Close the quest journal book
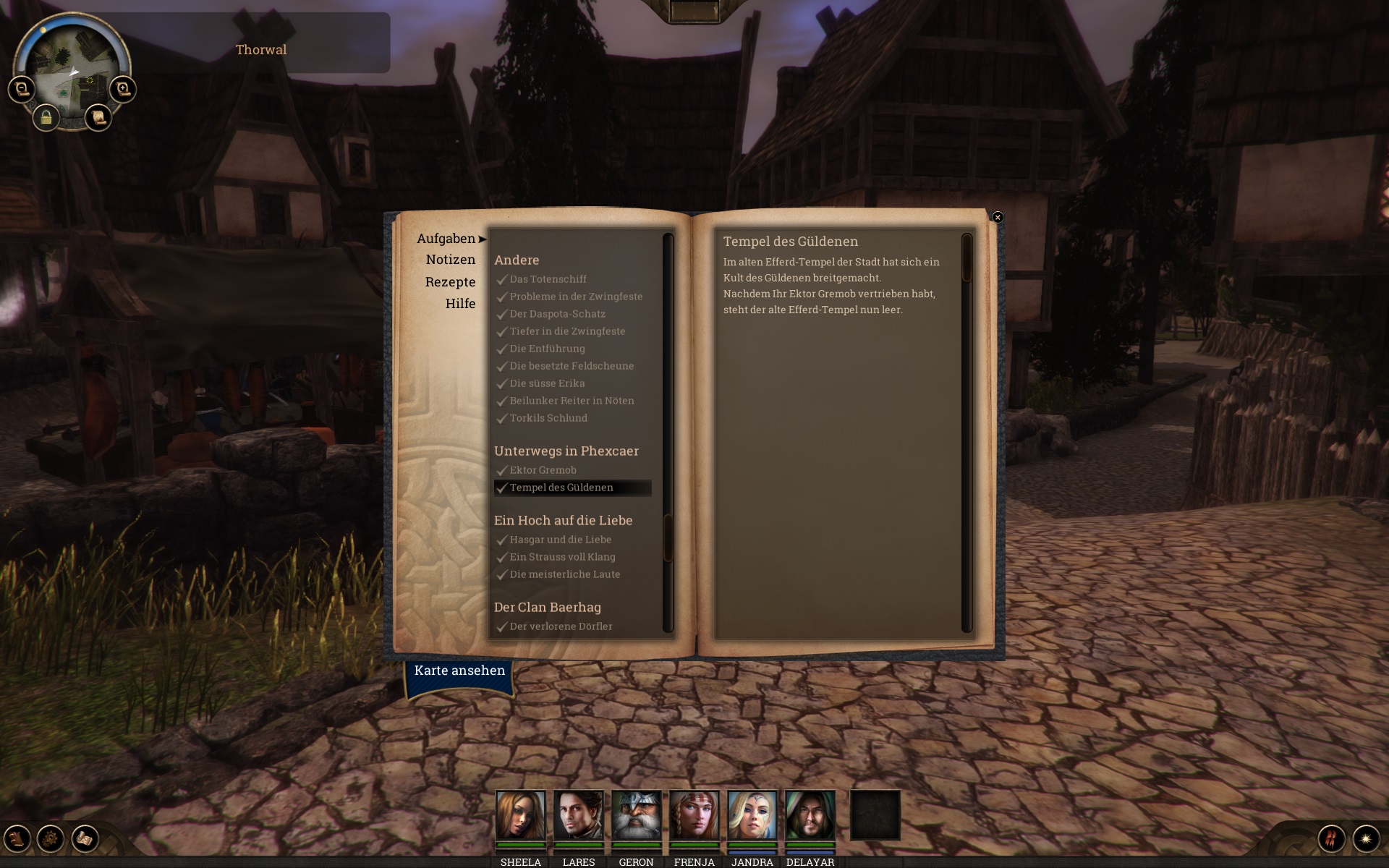This screenshot has width=1389, height=868. pos(998,217)
